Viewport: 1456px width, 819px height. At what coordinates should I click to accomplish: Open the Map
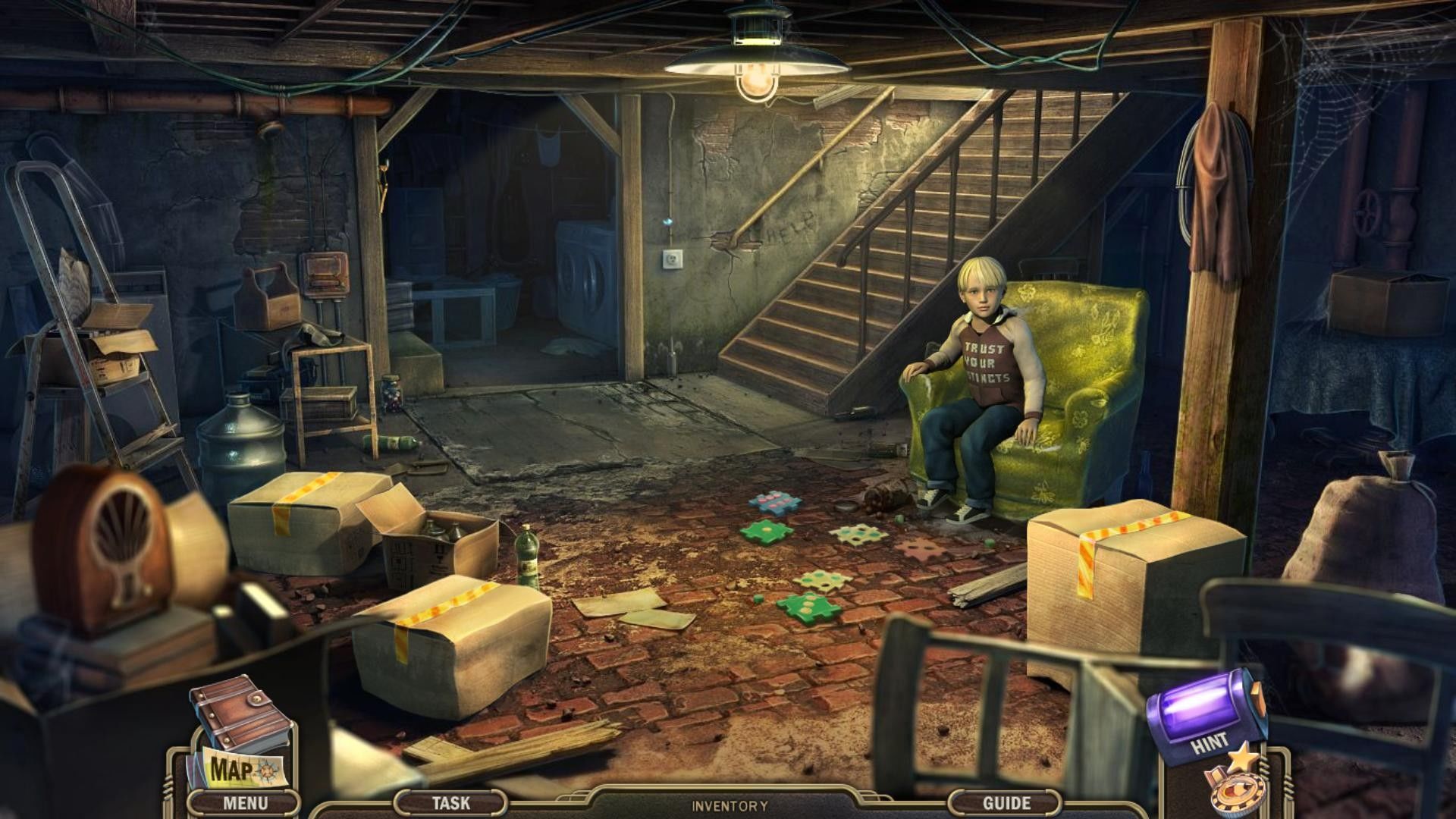235,769
